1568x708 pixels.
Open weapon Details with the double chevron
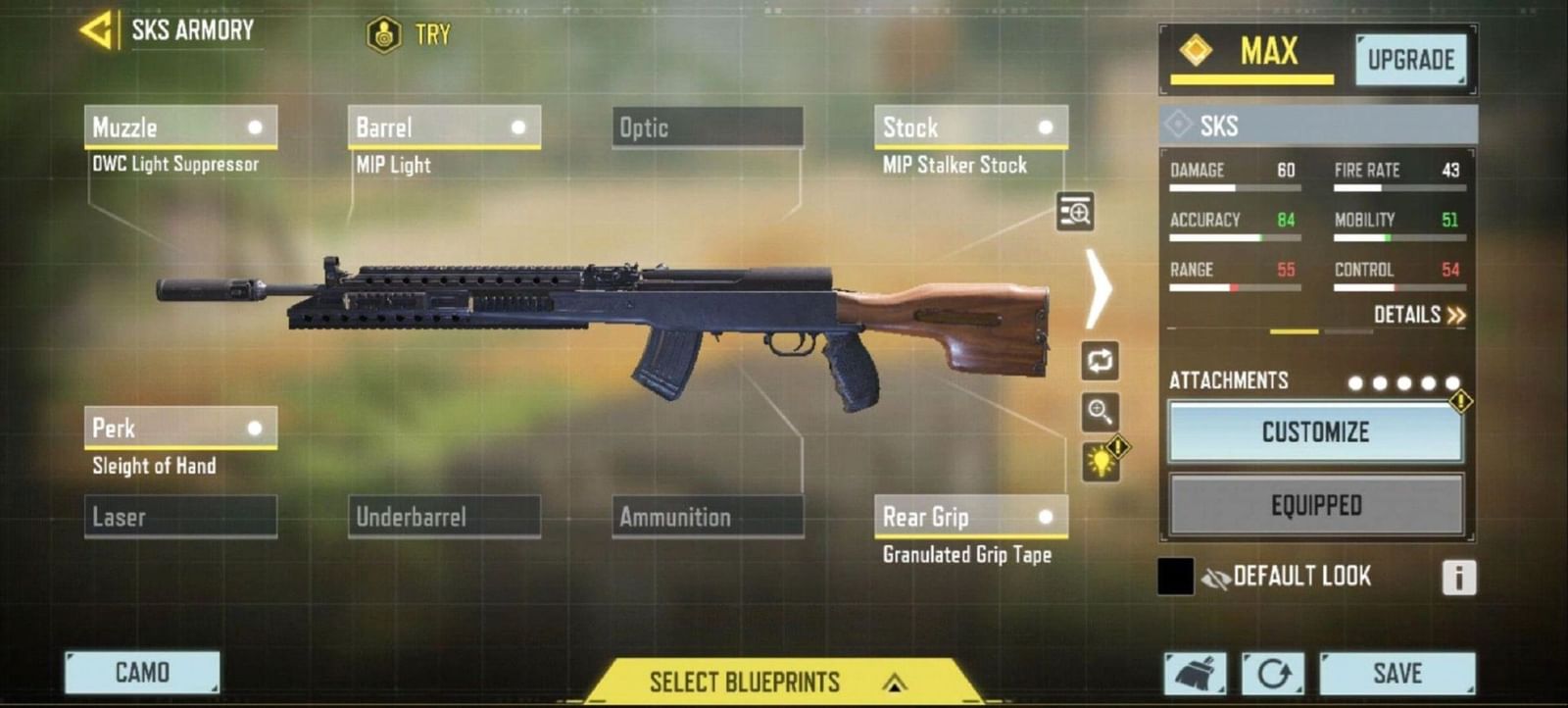1420,316
